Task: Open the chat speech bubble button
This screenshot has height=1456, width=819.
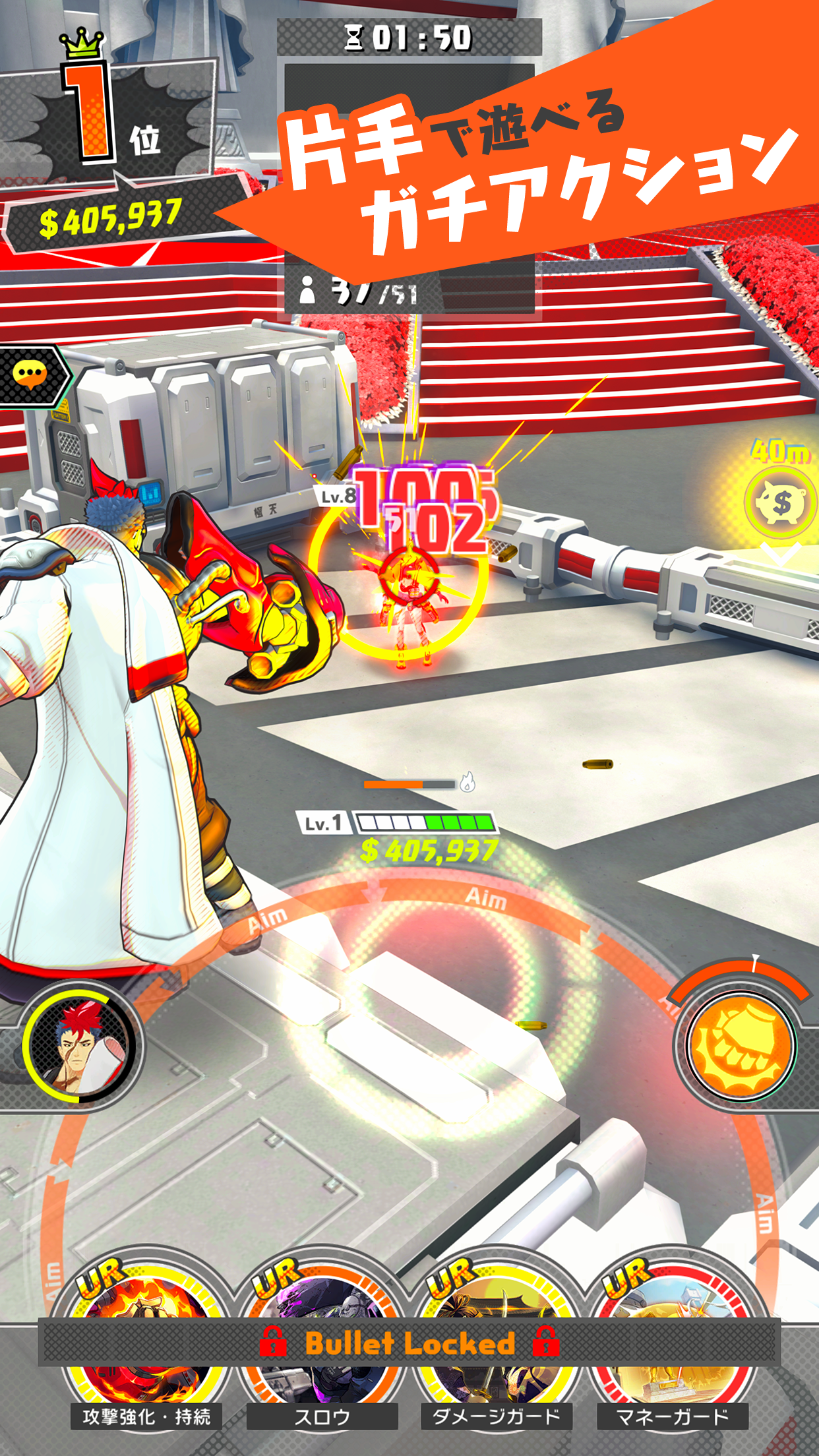Action: click(x=30, y=376)
